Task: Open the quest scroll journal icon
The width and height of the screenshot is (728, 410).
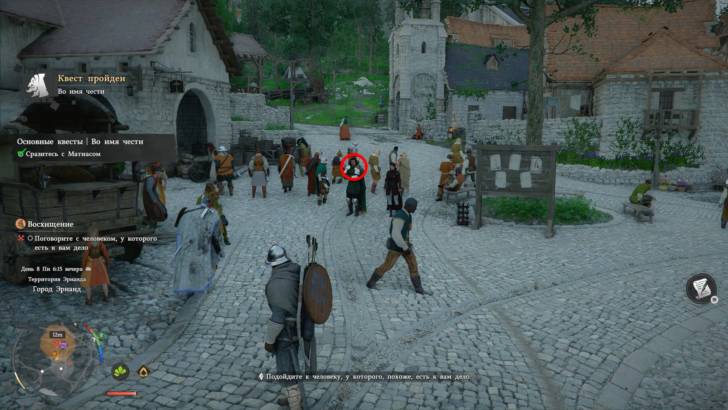Action: point(701,290)
